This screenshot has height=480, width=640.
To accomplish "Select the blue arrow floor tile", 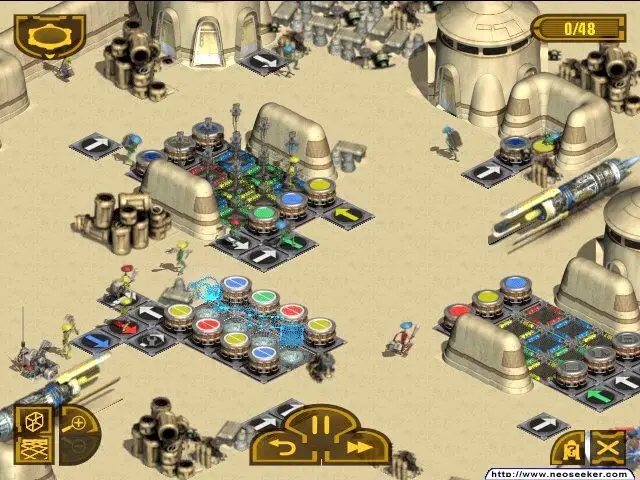I will pos(96,341).
